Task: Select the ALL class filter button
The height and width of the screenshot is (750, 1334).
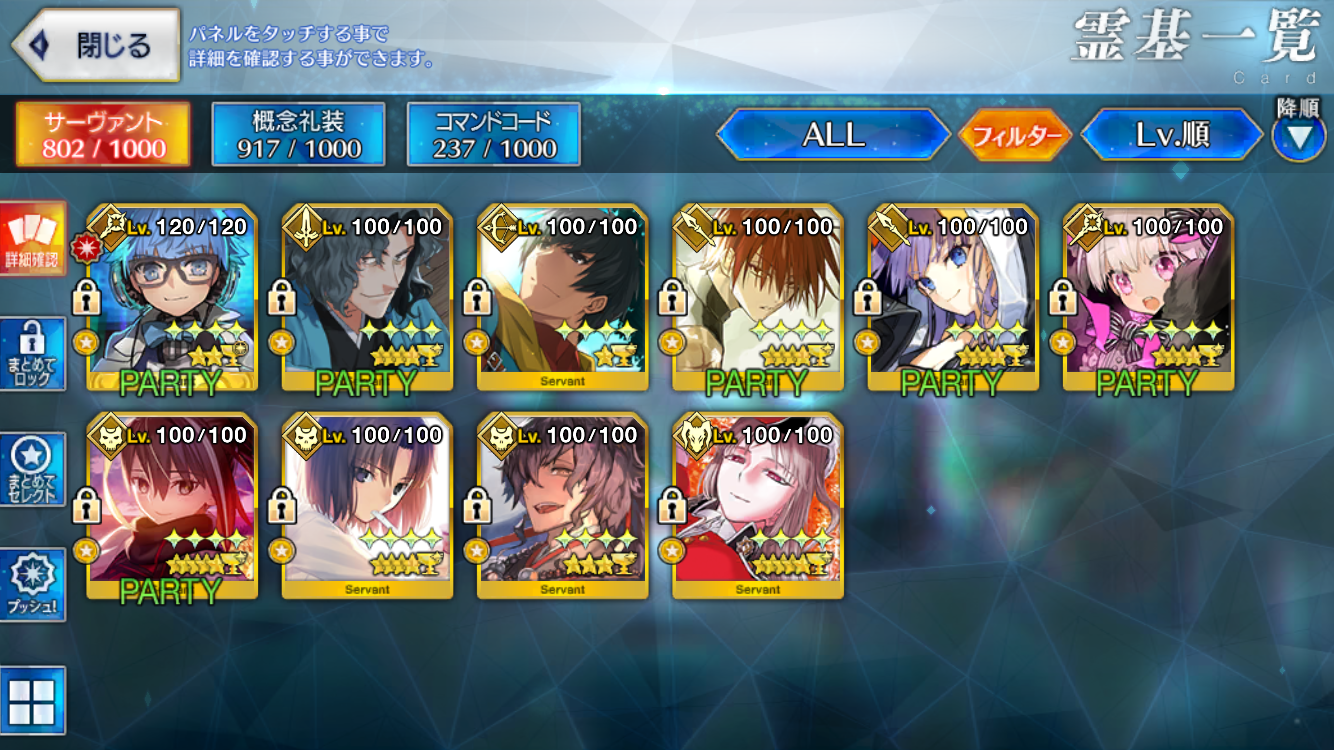Action: click(833, 135)
